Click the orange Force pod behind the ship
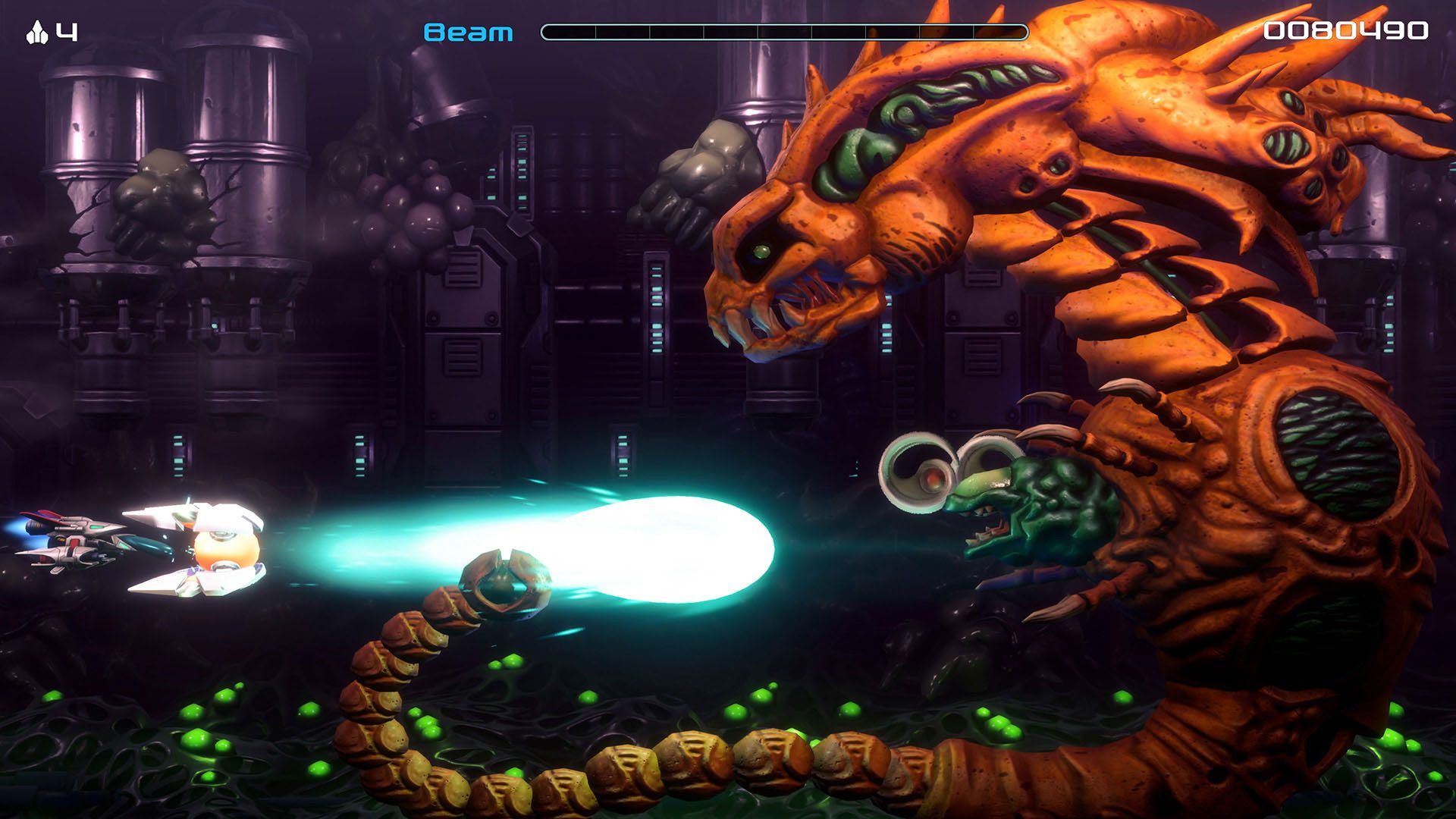This screenshot has width=1456, height=819. click(x=227, y=550)
